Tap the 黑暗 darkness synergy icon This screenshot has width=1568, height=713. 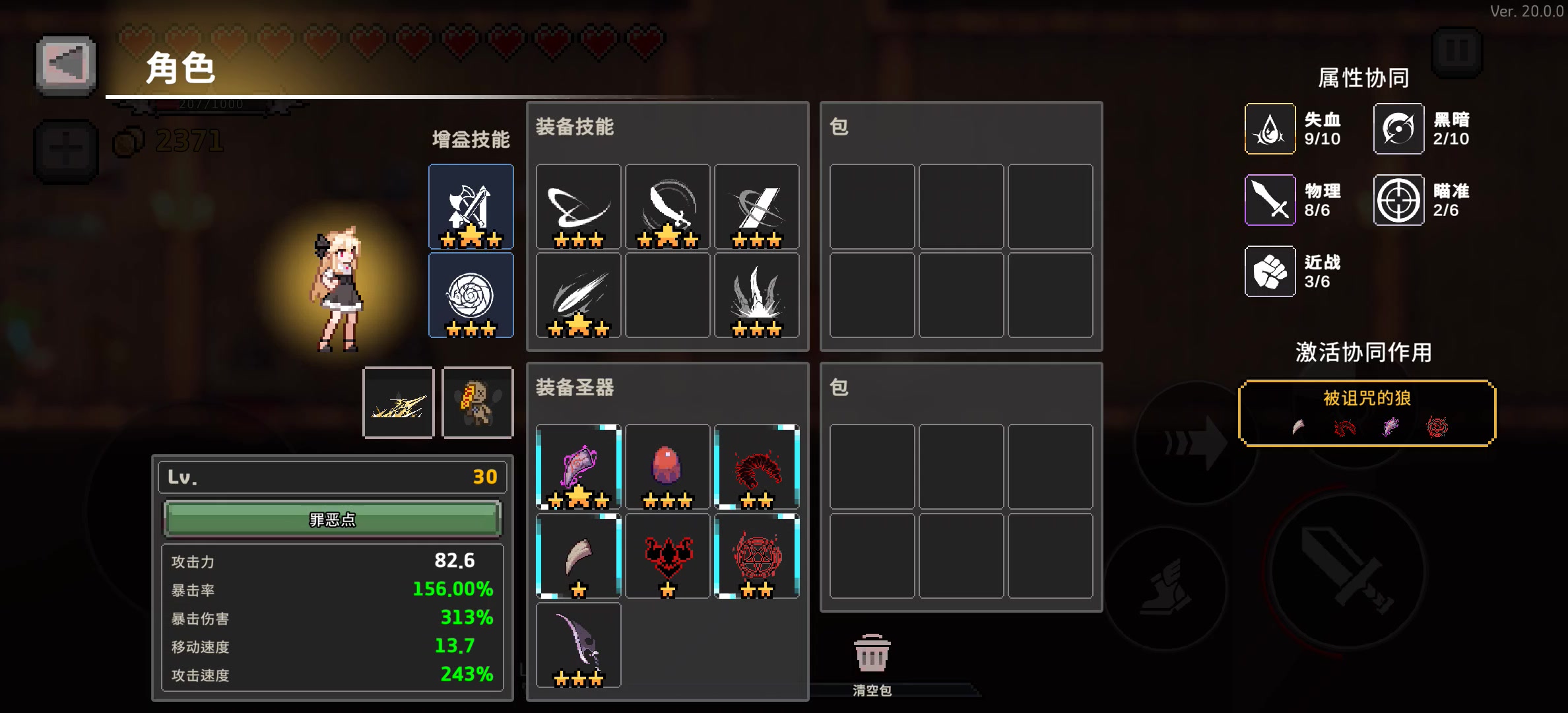coord(1398,129)
